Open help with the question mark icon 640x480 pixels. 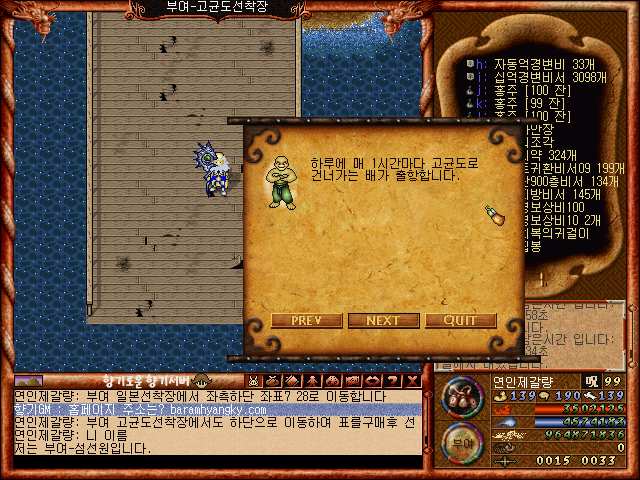tap(392, 381)
